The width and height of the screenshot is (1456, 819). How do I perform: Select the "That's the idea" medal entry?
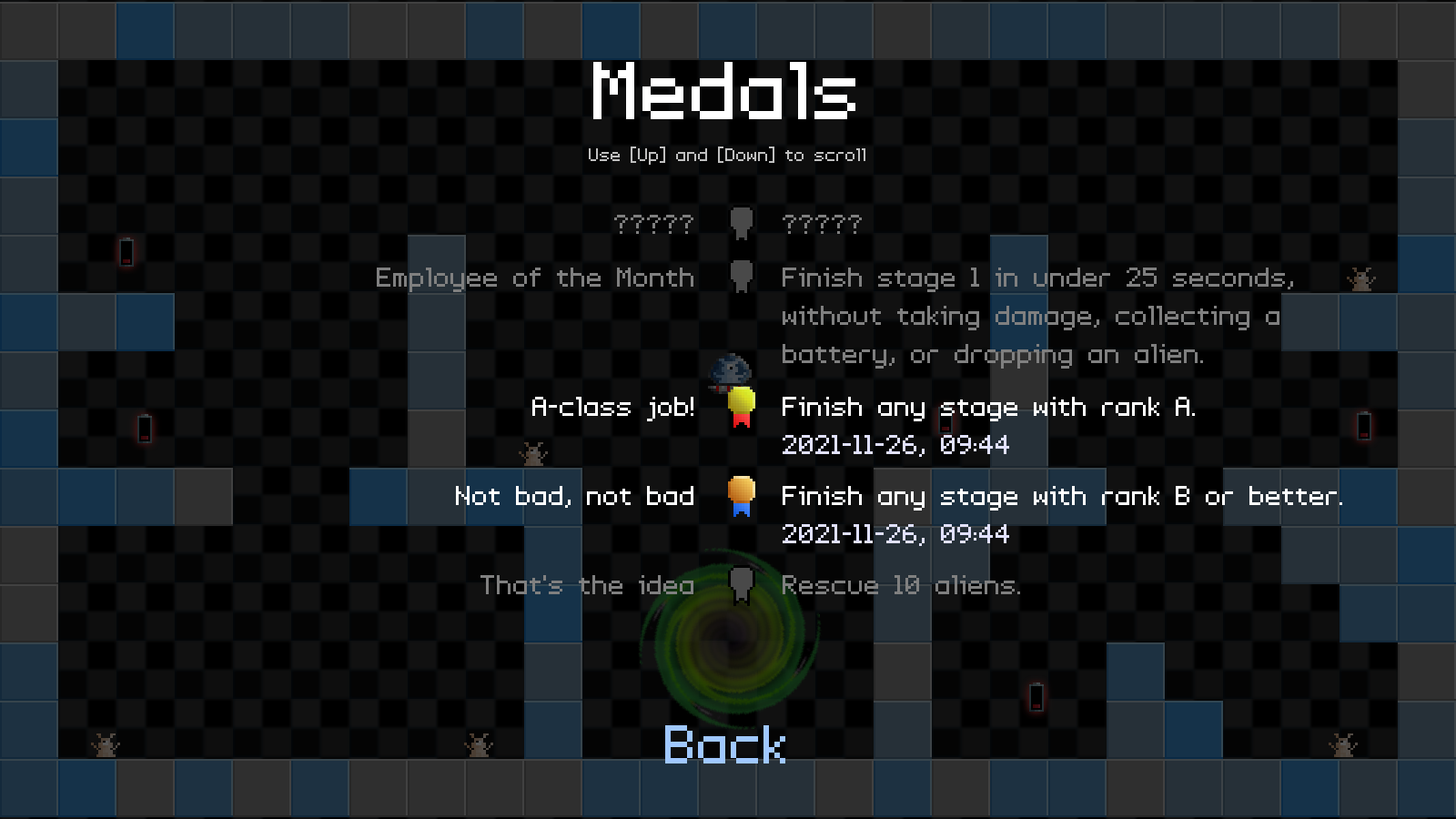(x=587, y=585)
